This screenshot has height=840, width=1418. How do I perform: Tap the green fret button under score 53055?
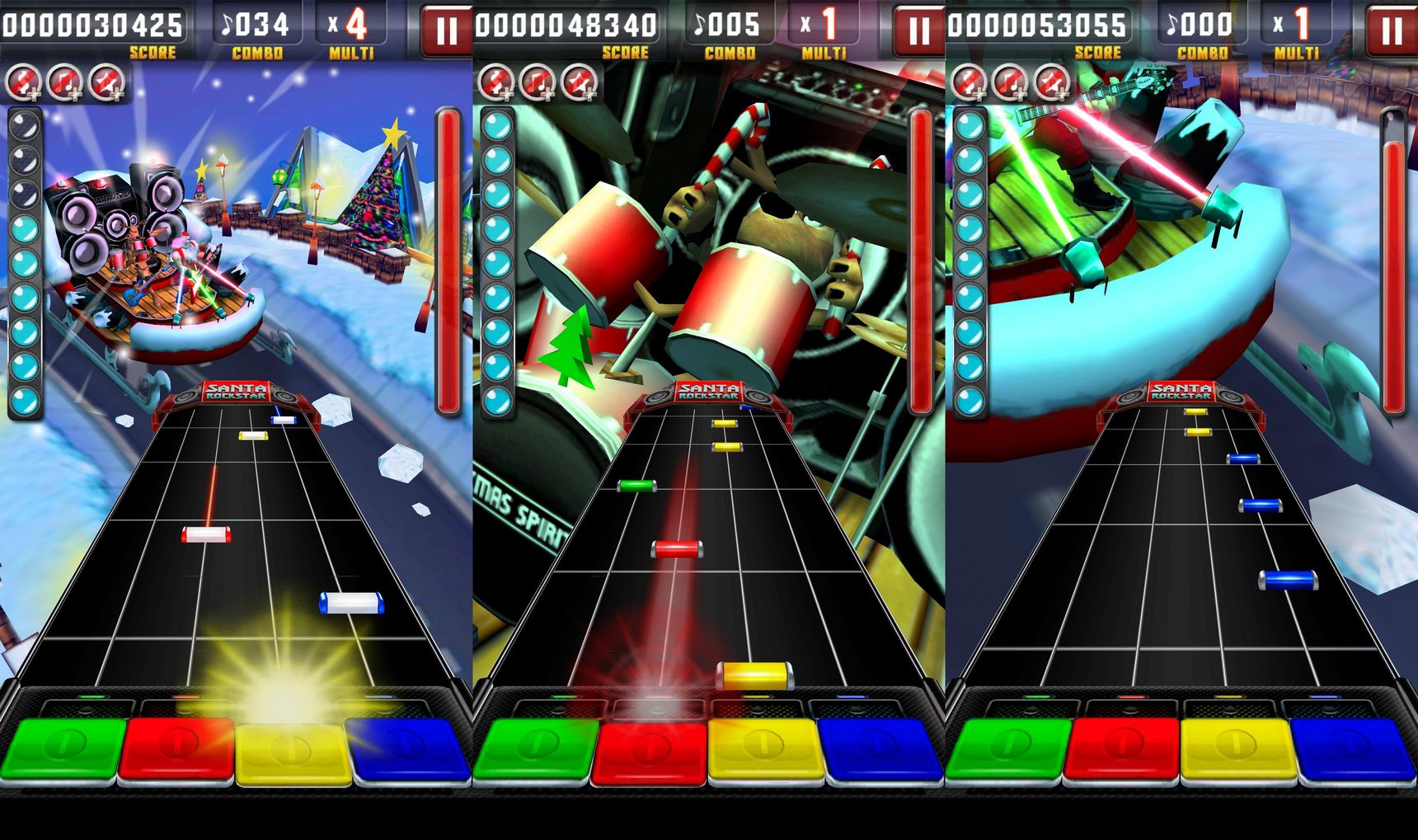1007,749
